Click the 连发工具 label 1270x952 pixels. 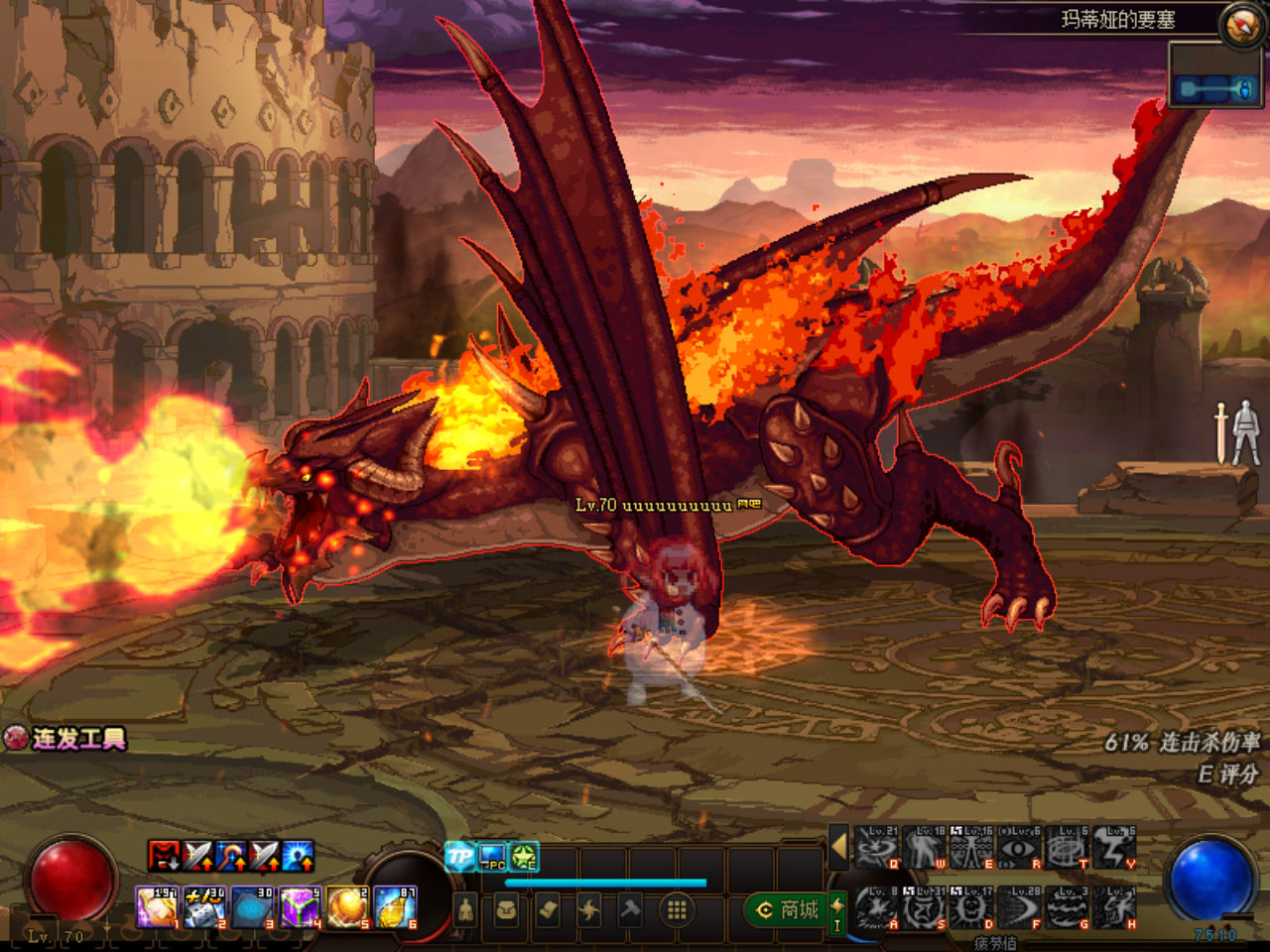click(77, 739)
